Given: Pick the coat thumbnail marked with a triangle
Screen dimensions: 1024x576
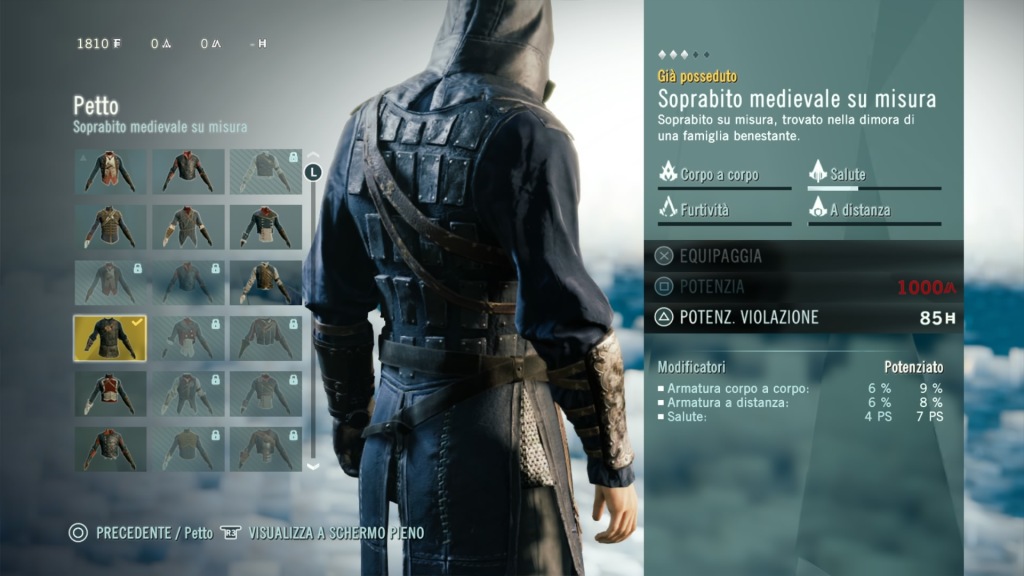Looking at the screenshot, I should pos(110,172).
